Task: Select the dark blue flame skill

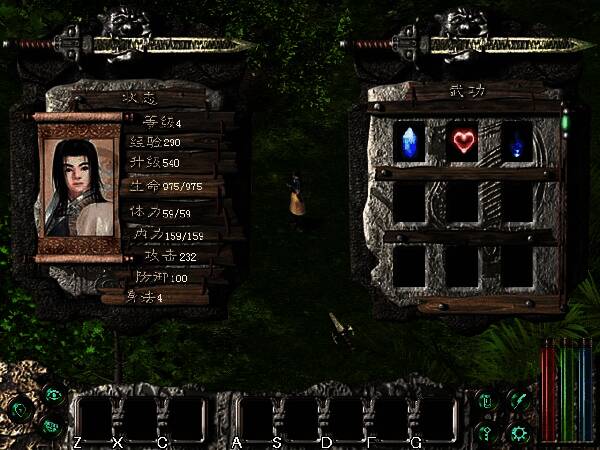Action: click(517, 141)
